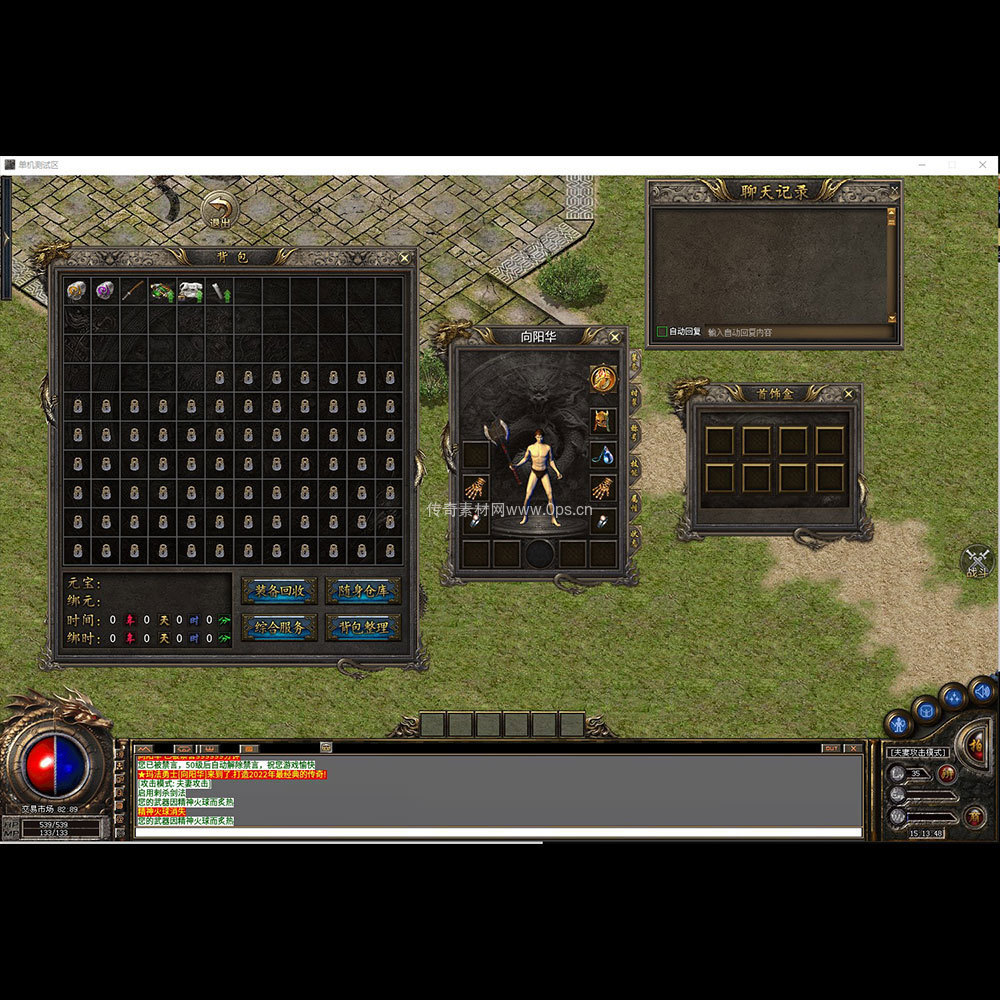The image size is (1000, 1000).
Task: Select the equipped golden helmet slot
Action: tap(602, 420)
